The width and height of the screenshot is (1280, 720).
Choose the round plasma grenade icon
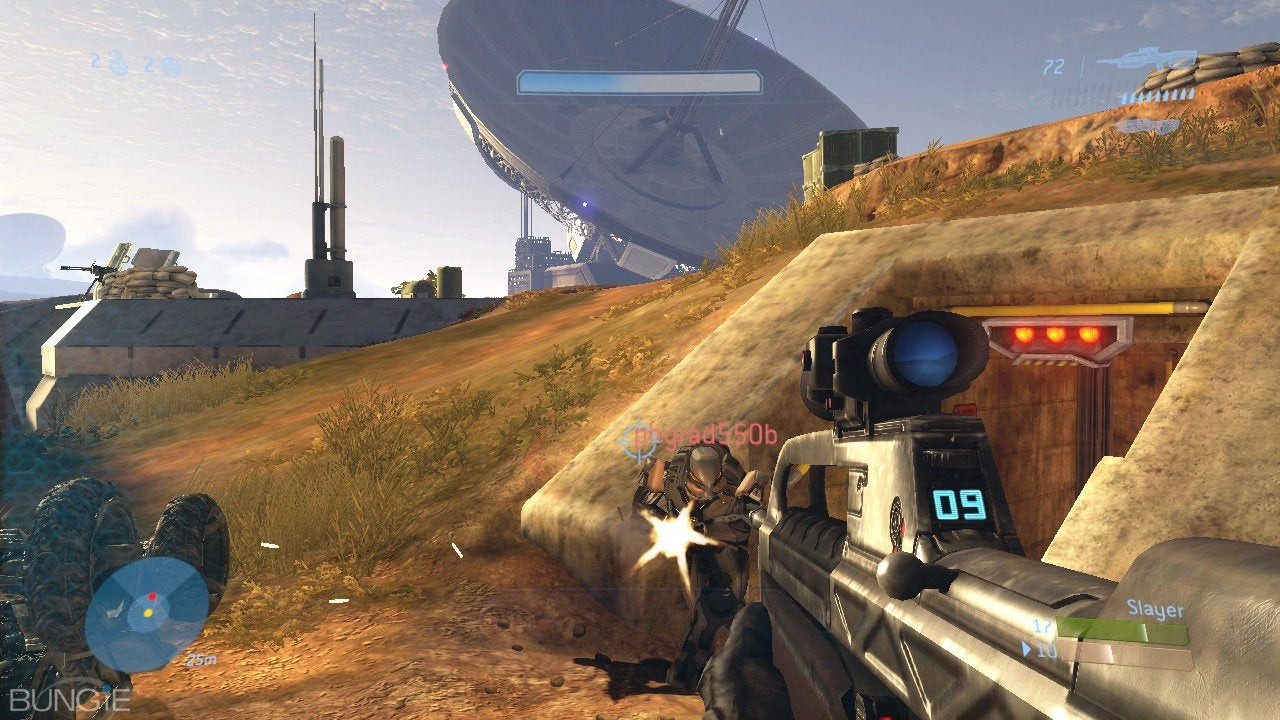click(x=169, y=67)
